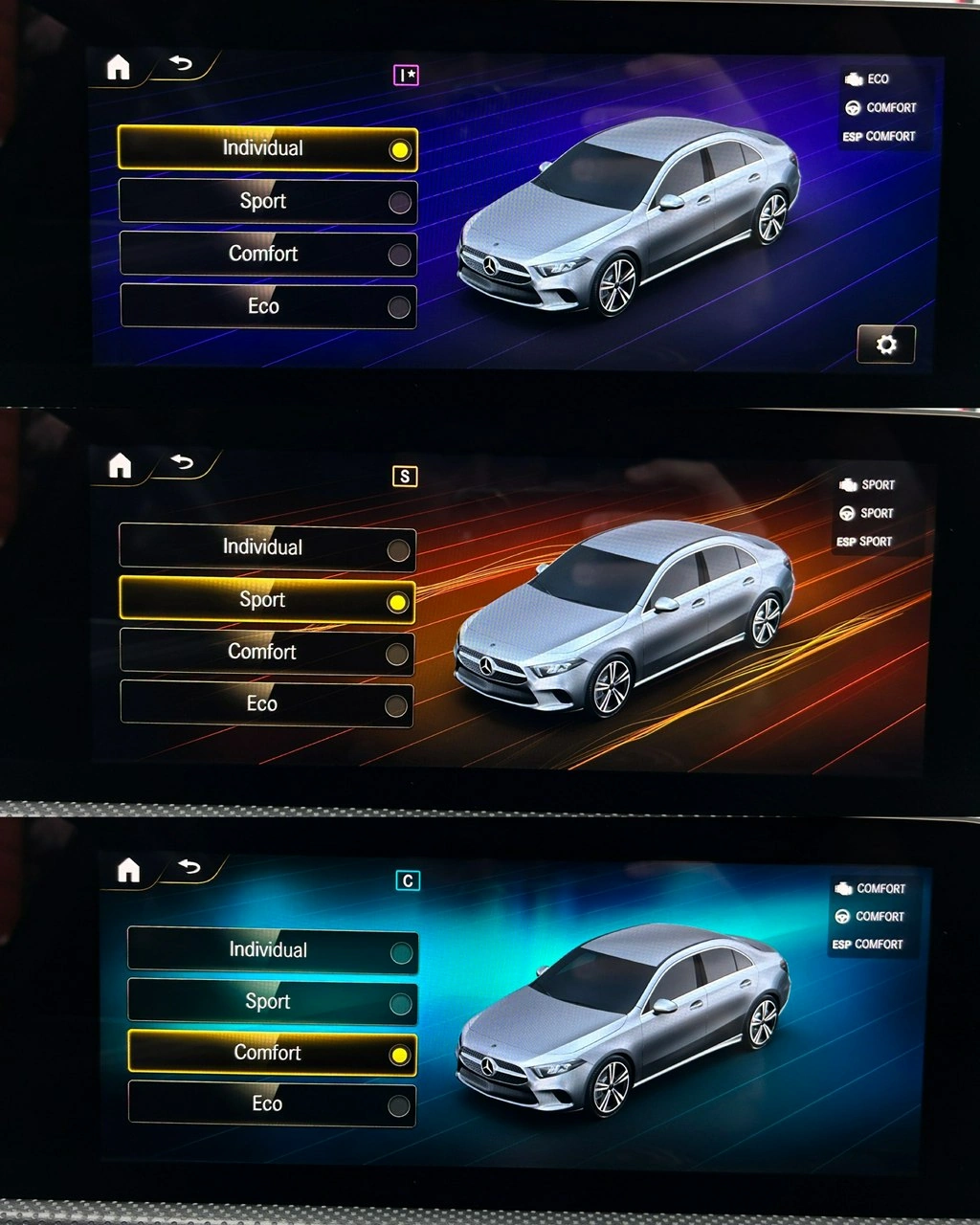Select Individual on the teal screen
Image resolution: width=980 pixels, height=1225 pixels.
click(x=273, y=950)
